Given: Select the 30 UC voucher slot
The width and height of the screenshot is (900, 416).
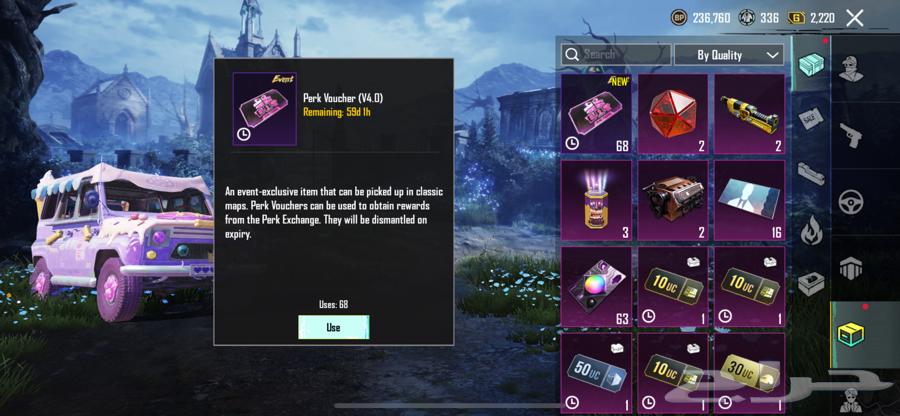Looking at the screenshot, I should tap(749, 370).
